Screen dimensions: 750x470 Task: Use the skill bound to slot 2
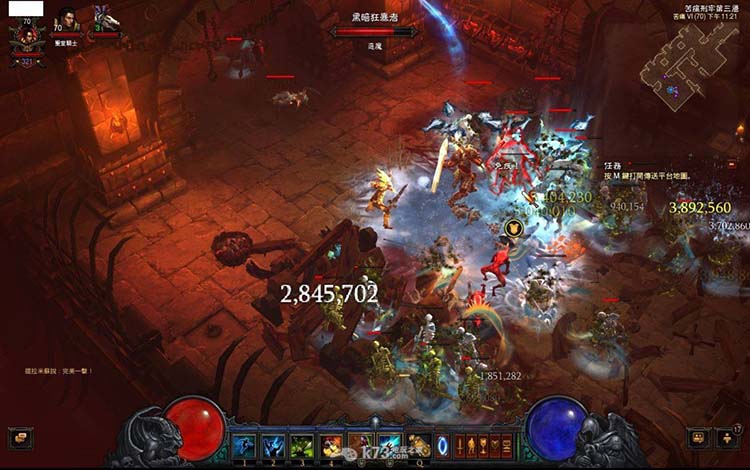274,446
